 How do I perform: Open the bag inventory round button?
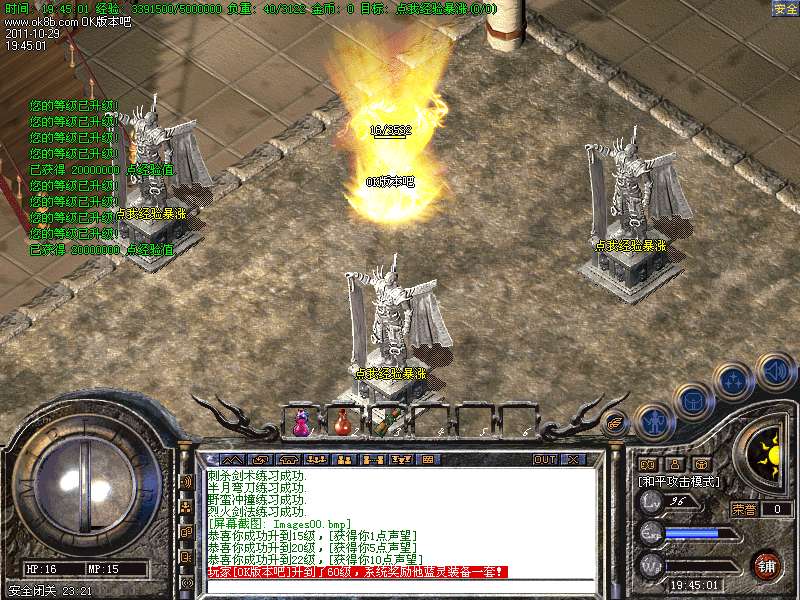(x=694, y=402)
